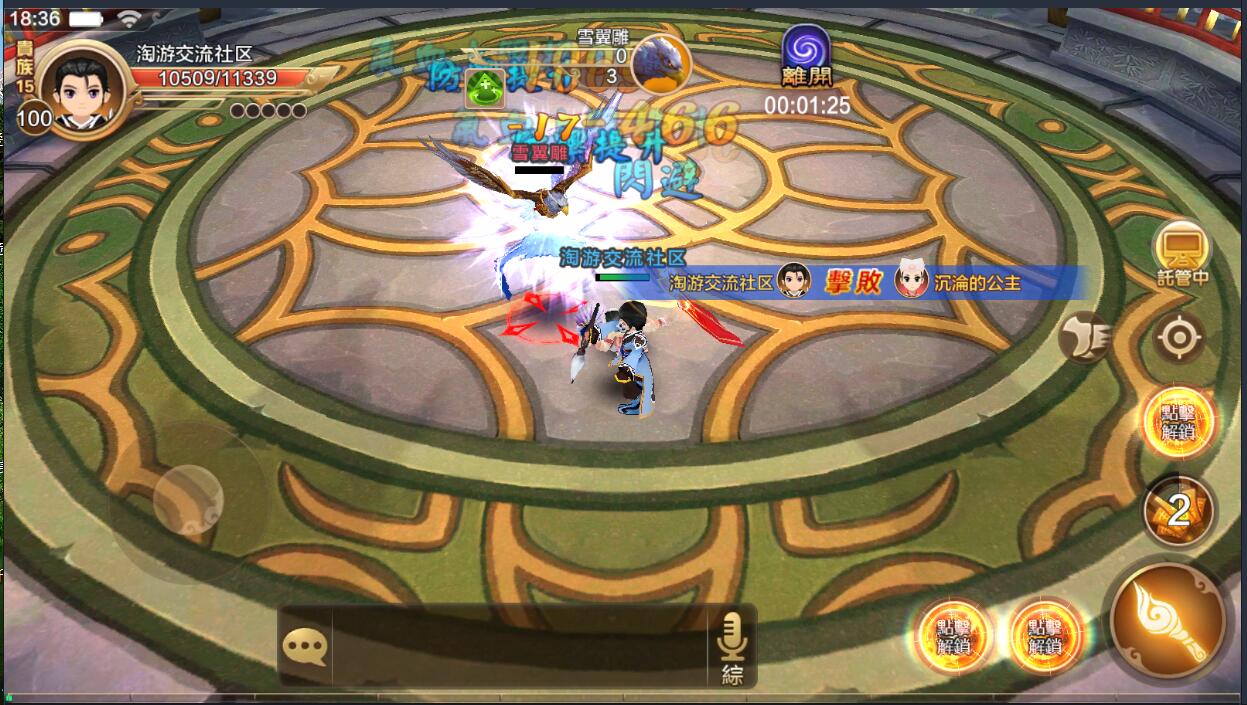Screen dimensions: 1247x705
Task: Switch chat channel via the 綜 label
Action: point(733,675)
